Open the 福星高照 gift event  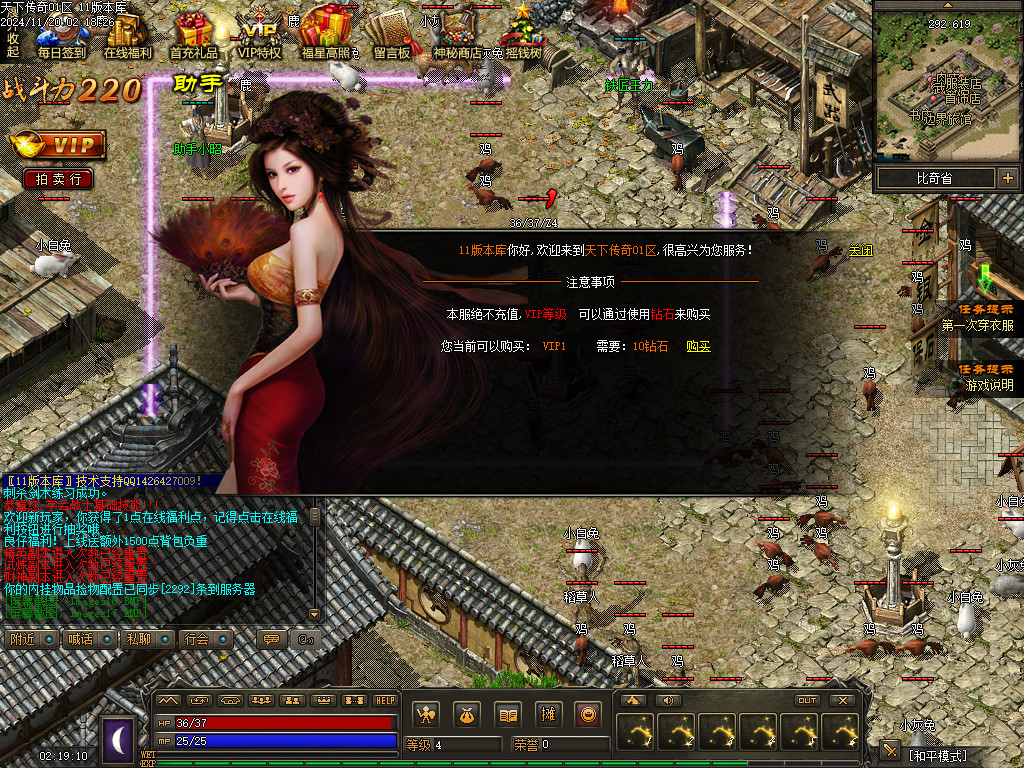tap(326, 37)
